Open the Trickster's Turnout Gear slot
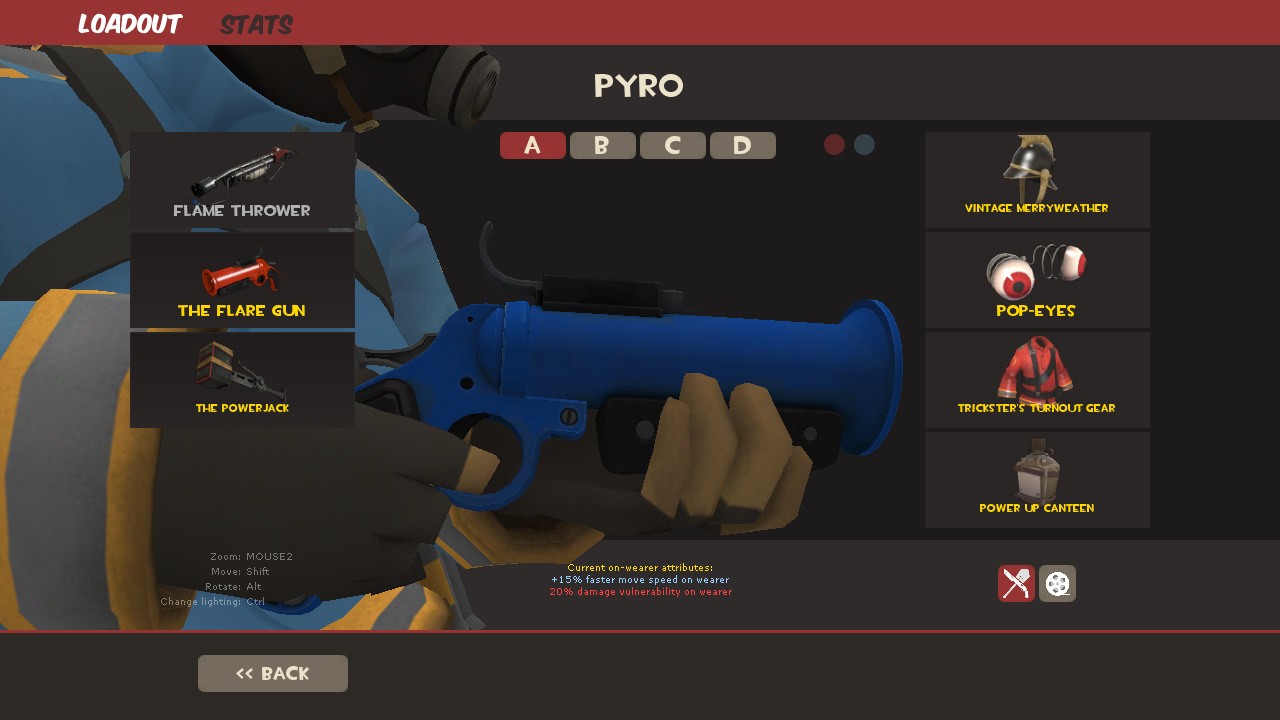 click(1037, 379)
